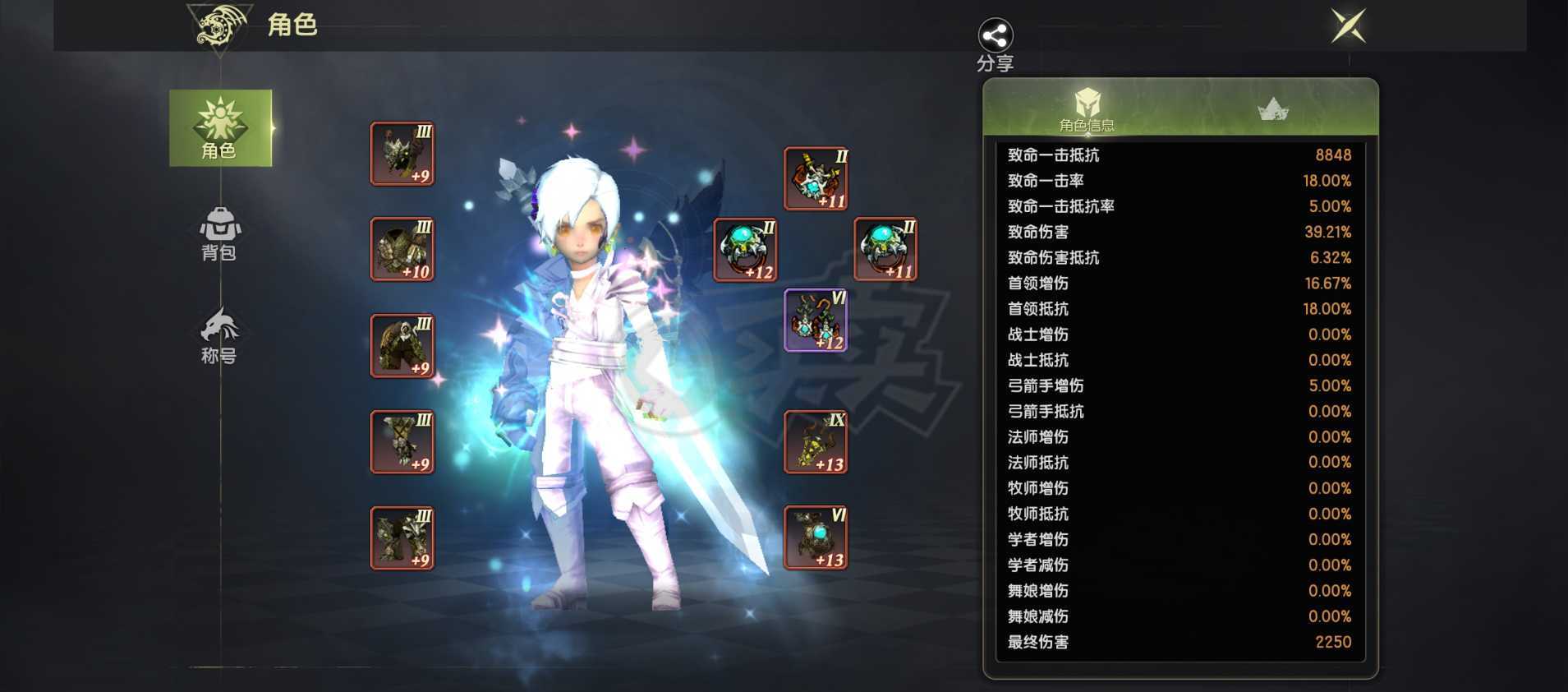Open the 称号 titles panel
This screenshot has width=1568, height=692.
click(218, 337)
